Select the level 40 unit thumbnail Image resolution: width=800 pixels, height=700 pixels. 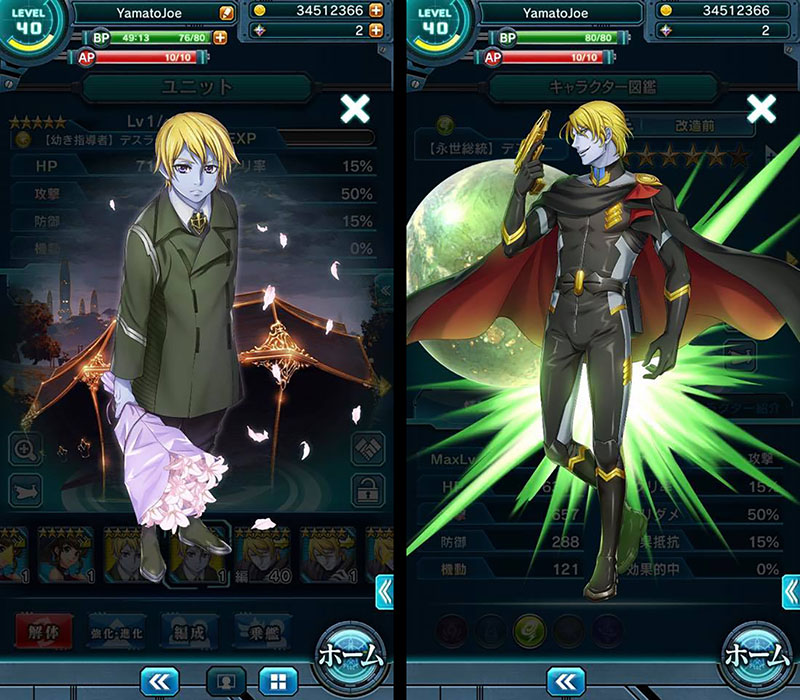point(261,554)
